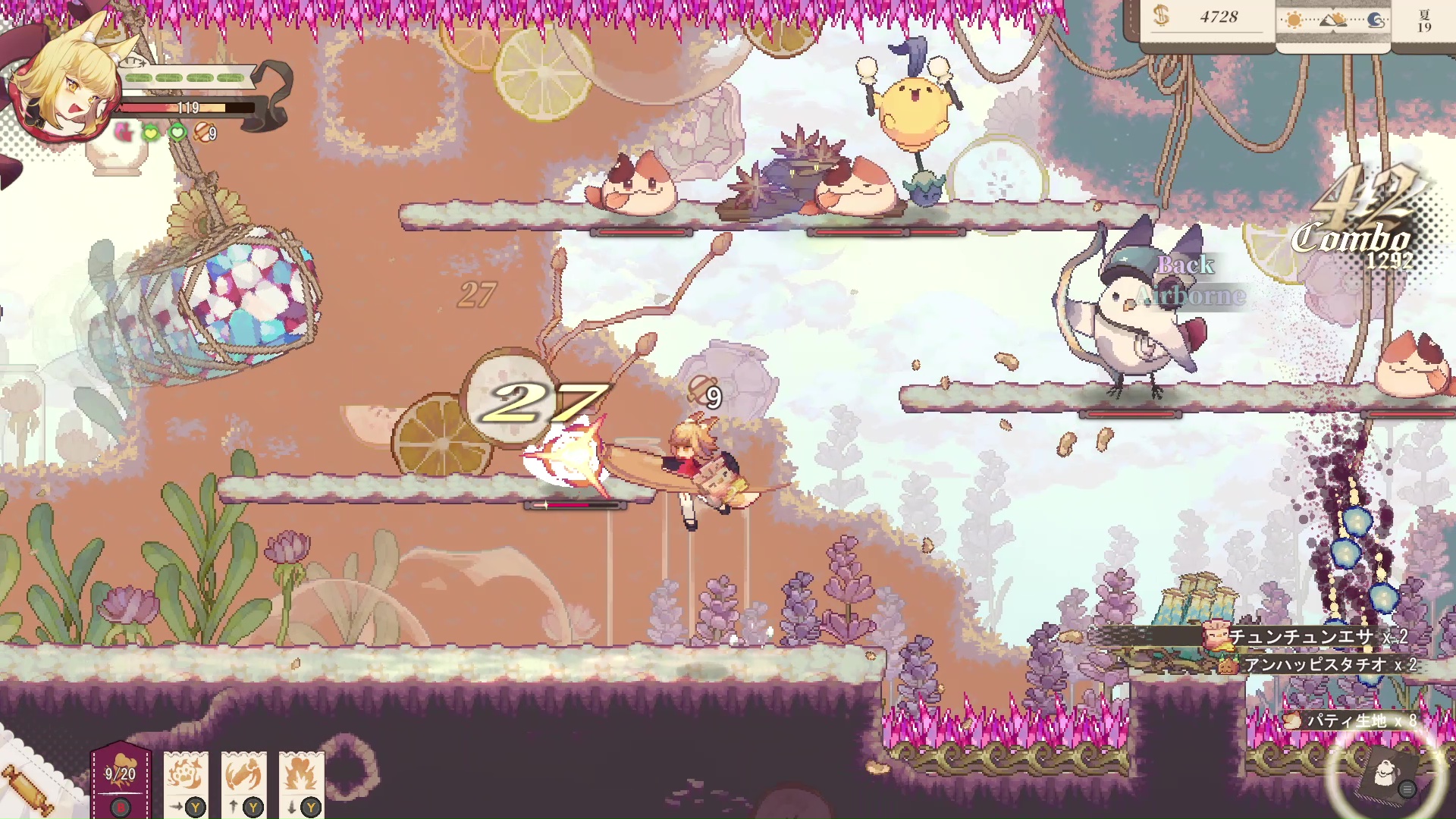Click the gold coin currency icon
The image size is (1456, 819).
tap(1160, 16)
